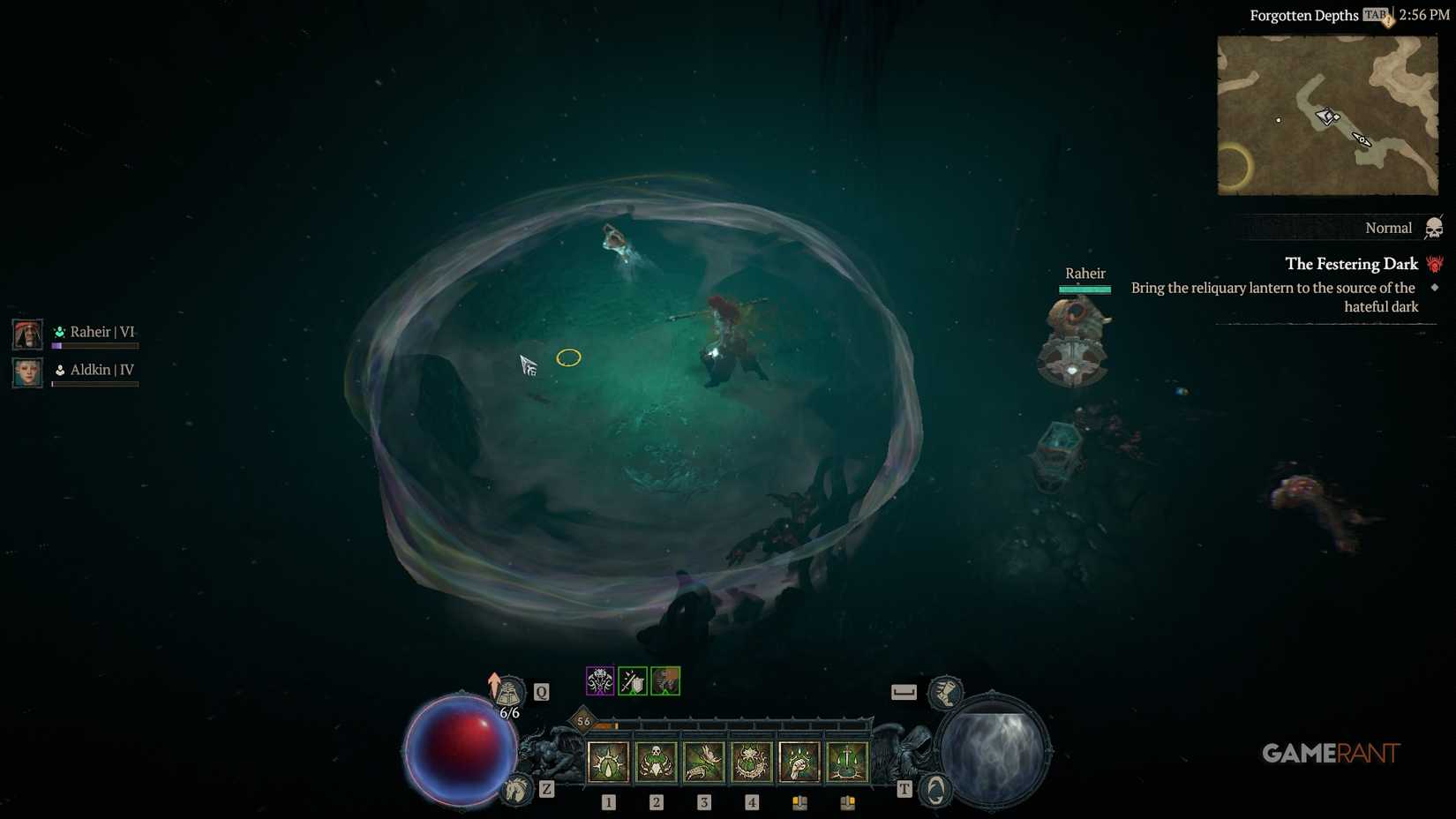
Task: Drink the healing potion in the Q slot
Action: point(509,691)
